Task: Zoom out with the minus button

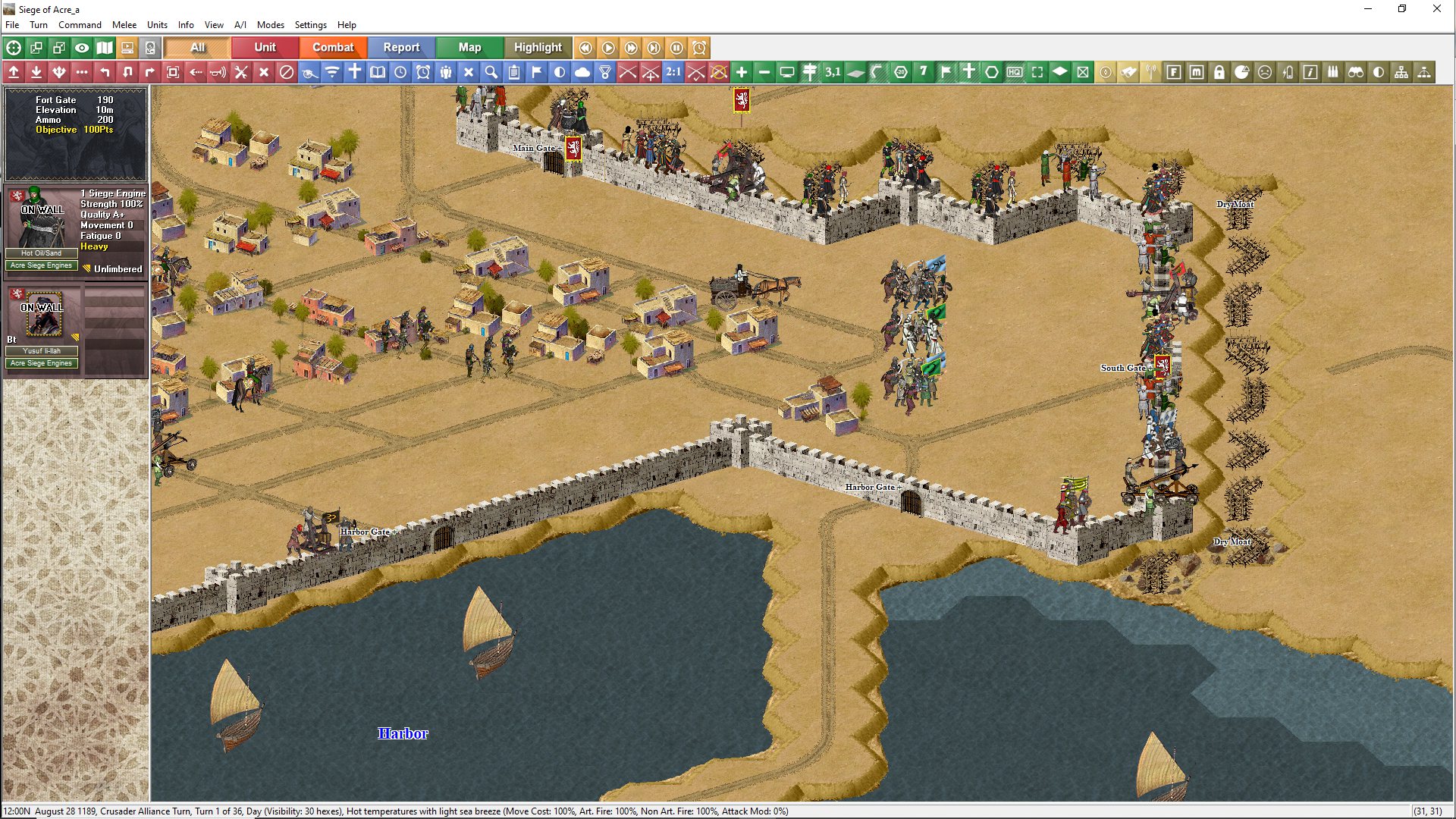Action: pyautogui.click(x=764, y=72)
